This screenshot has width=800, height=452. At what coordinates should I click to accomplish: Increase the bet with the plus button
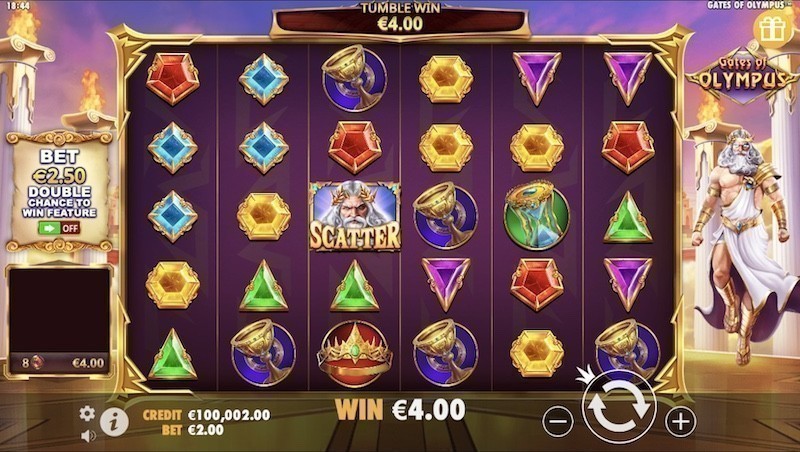pos(680,421)
